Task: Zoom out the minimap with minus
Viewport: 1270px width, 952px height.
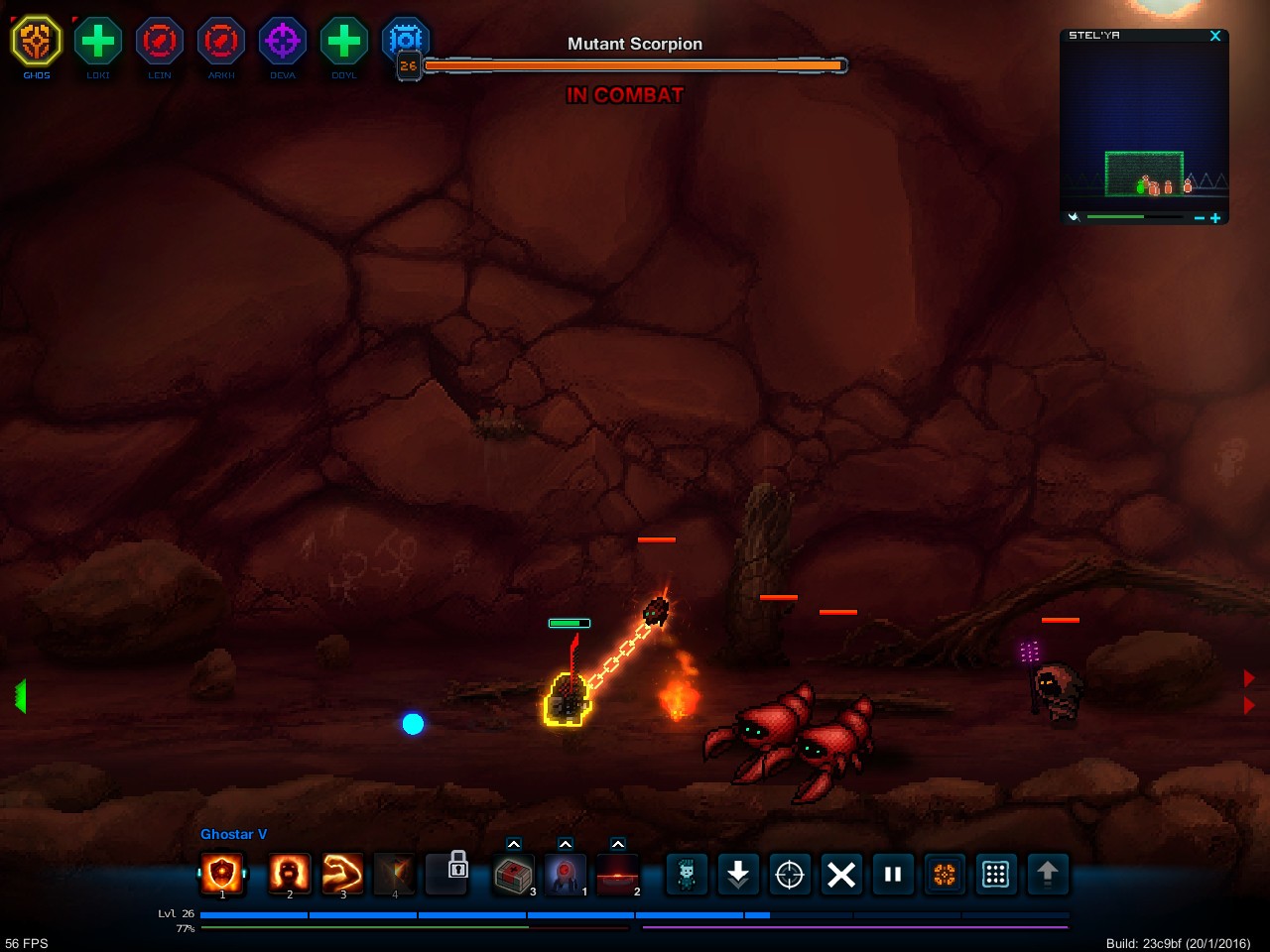Action: click(1200, 218)
